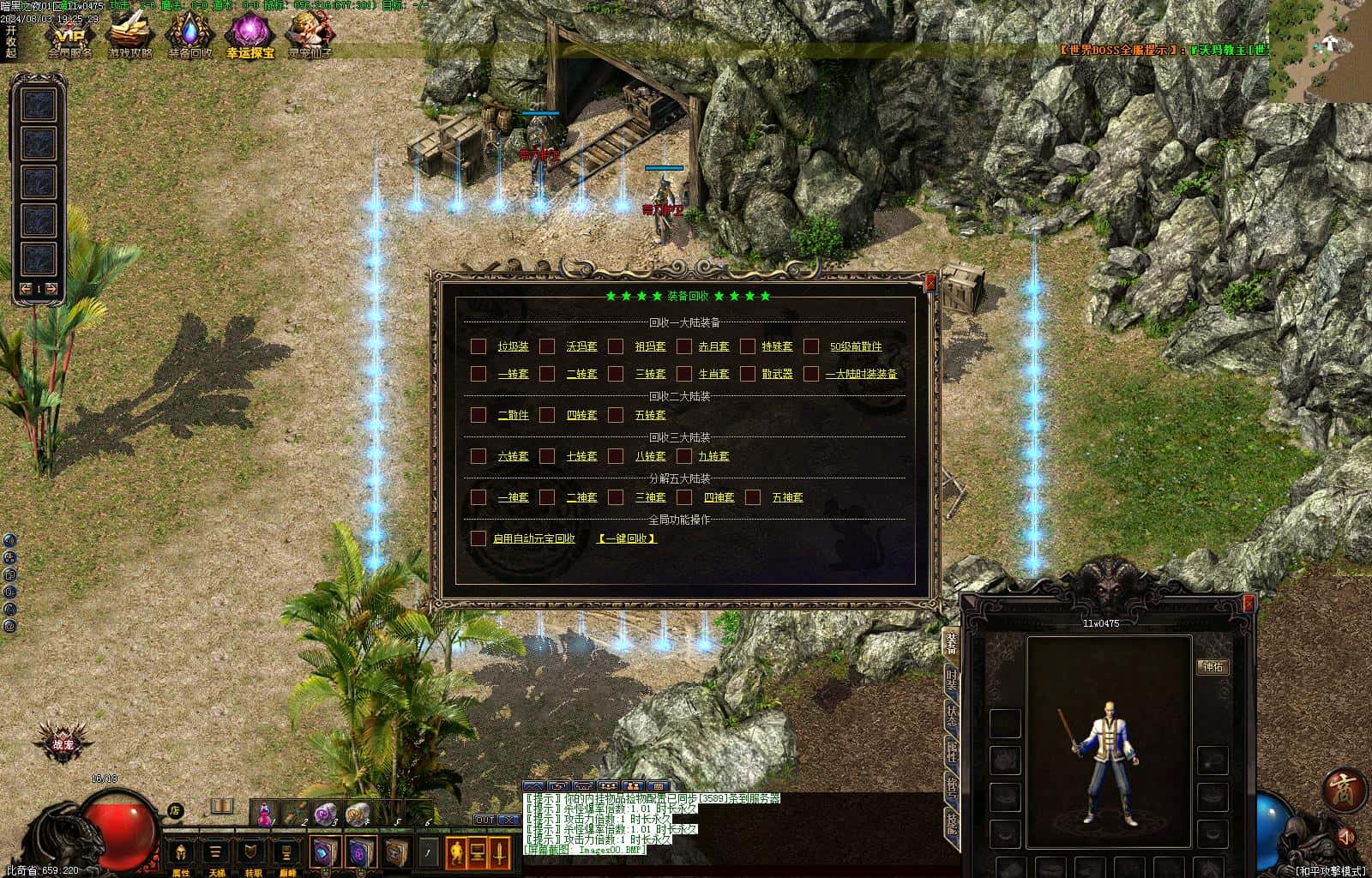The width and height of the screenshot is (1372, 878).
Task: Click the 九转套 link
Action: pyautogui.click(x=713, y=456)
